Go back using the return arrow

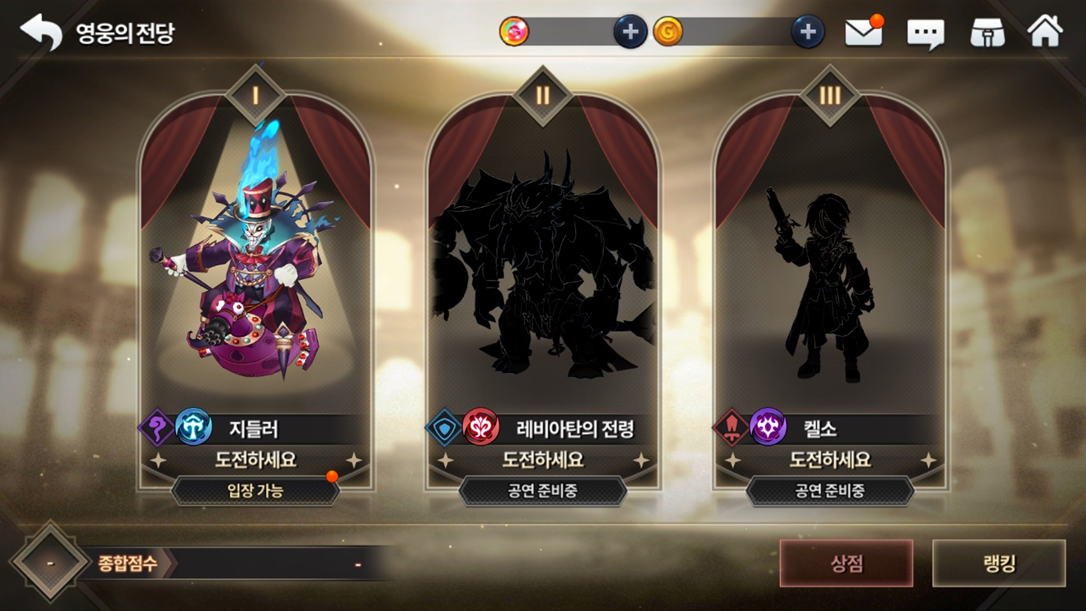41,32
